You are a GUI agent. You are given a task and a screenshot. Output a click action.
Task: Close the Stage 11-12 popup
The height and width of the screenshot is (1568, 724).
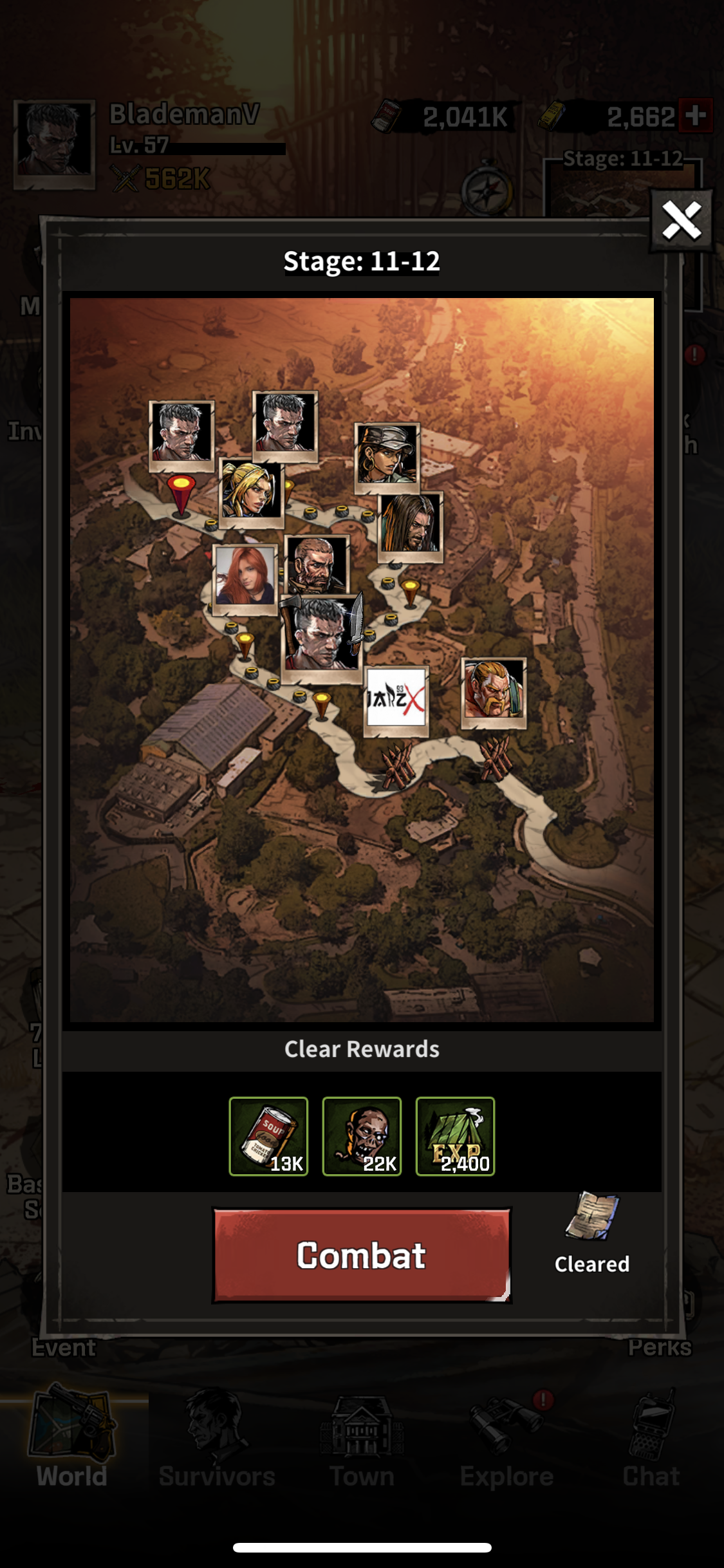click(x=682, y=221)
